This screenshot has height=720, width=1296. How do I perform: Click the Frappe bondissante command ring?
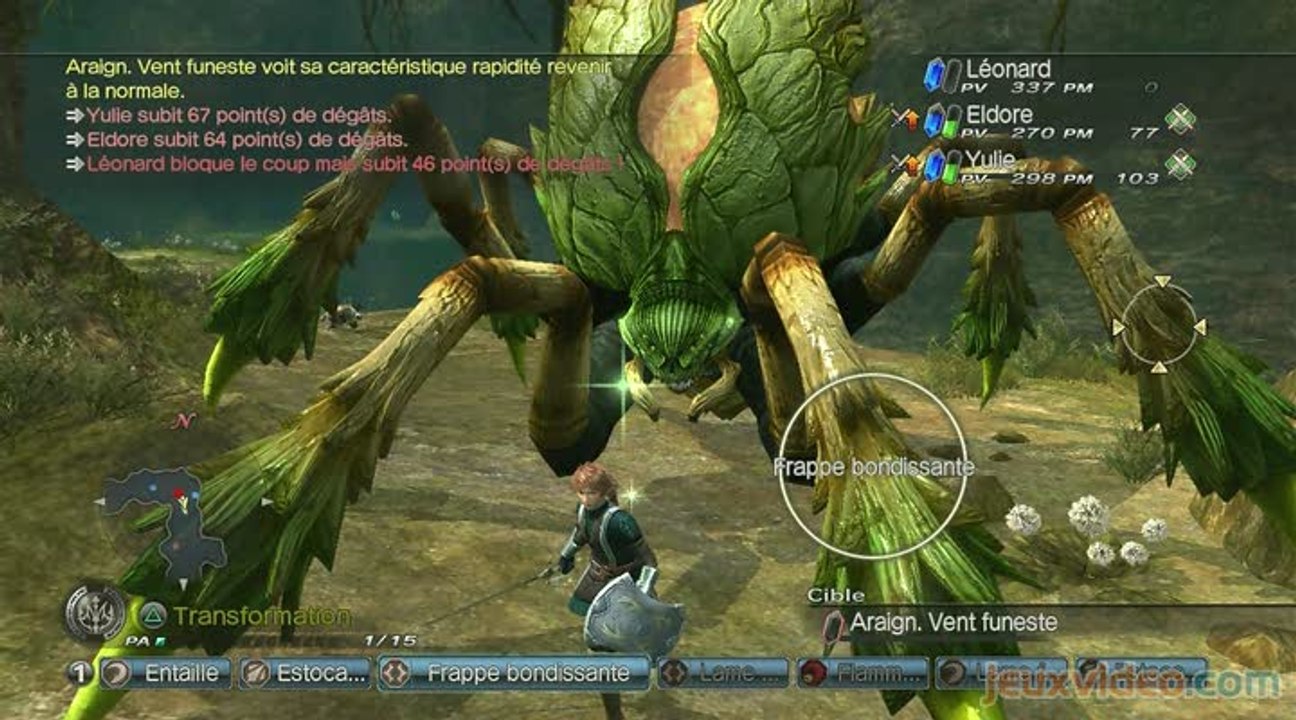(x=873, y=467)
